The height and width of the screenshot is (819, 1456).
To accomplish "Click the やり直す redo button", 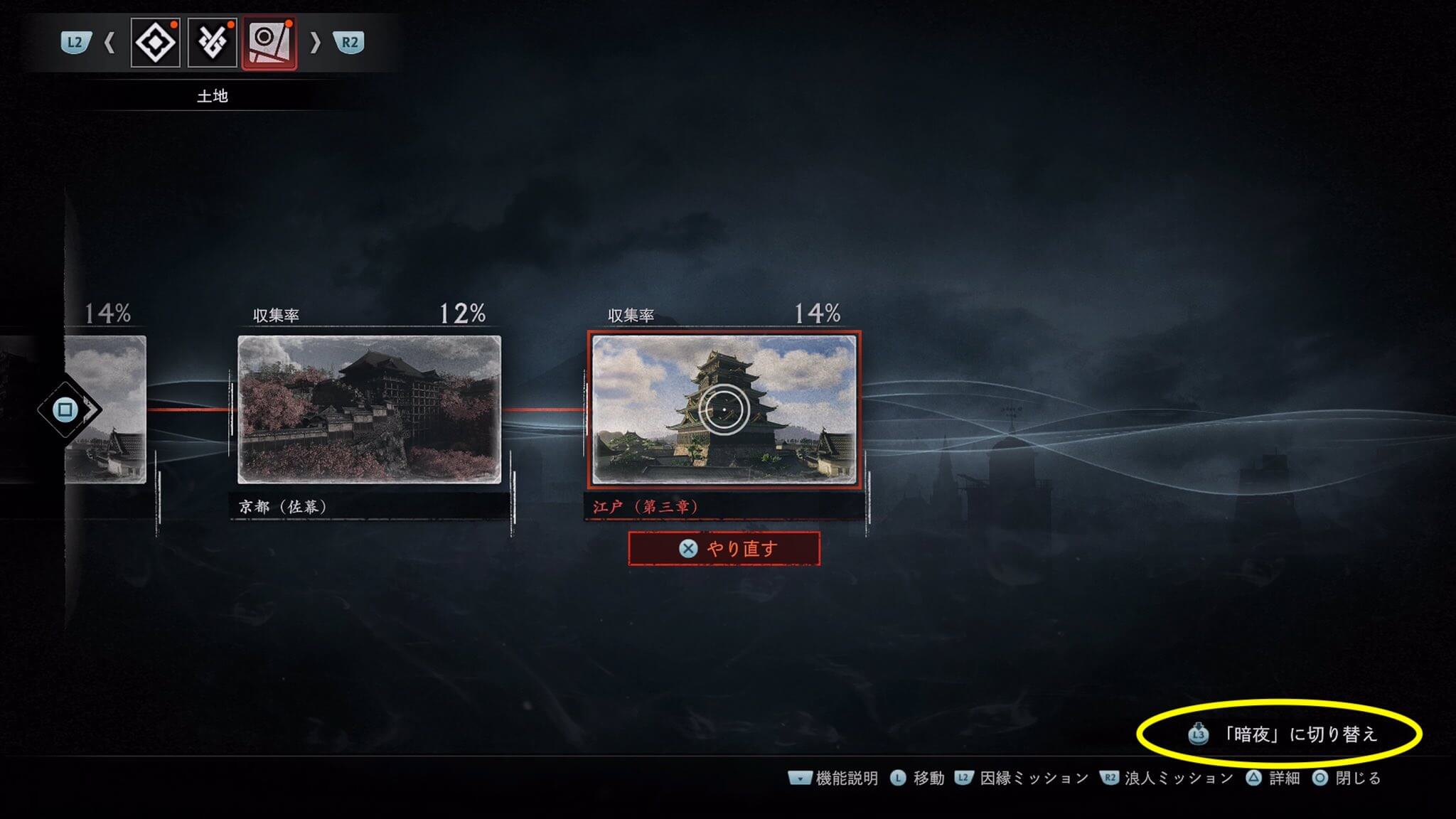I will pos(724,549).
